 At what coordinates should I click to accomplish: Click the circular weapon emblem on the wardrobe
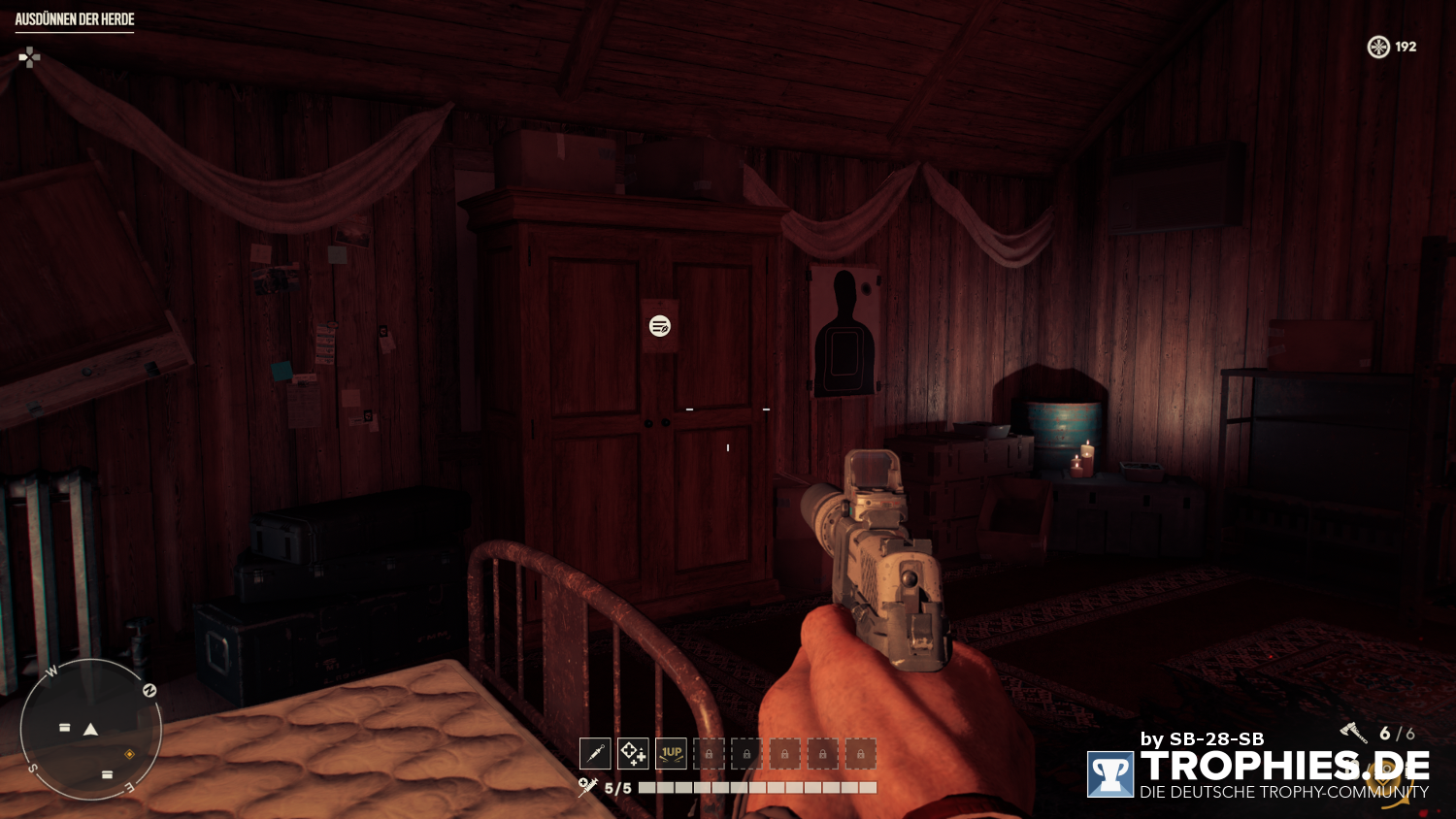659,327
